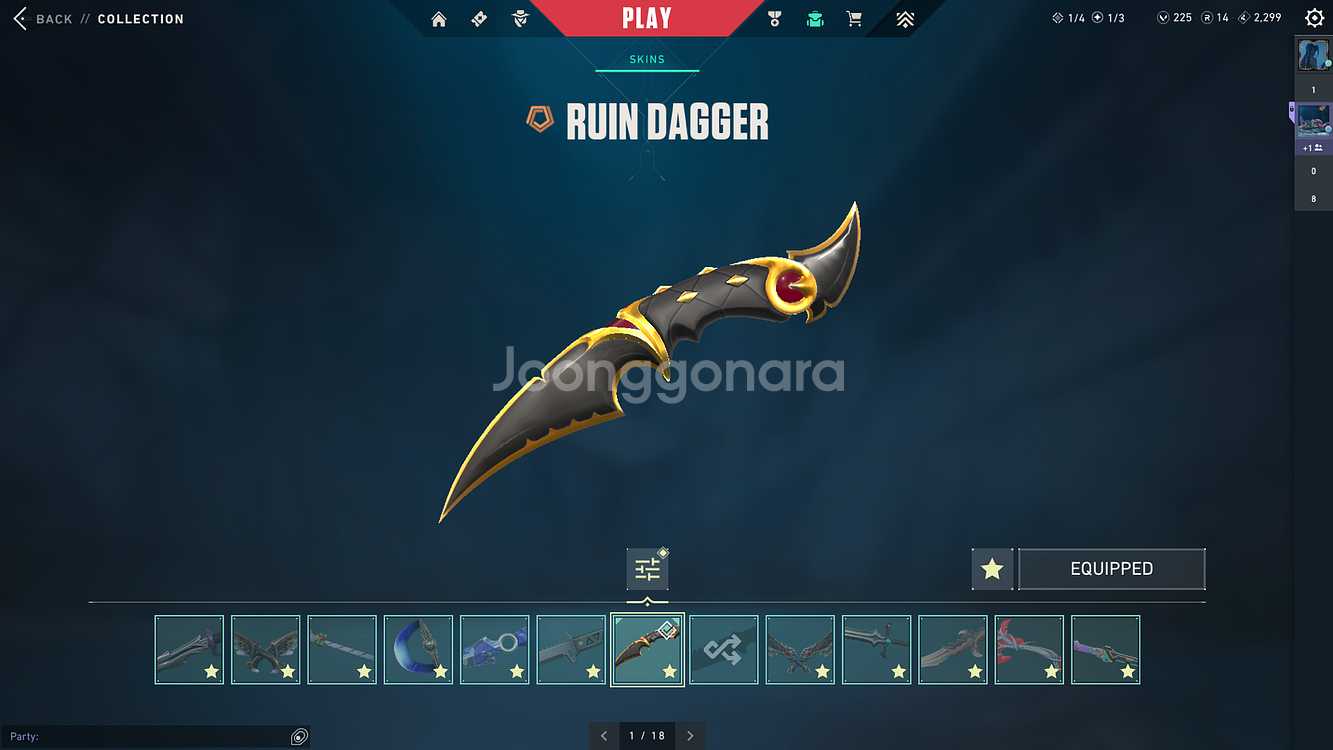Open the settings gear
The width and height of the screenshot is (1333, 750).
click(1314, 18)
